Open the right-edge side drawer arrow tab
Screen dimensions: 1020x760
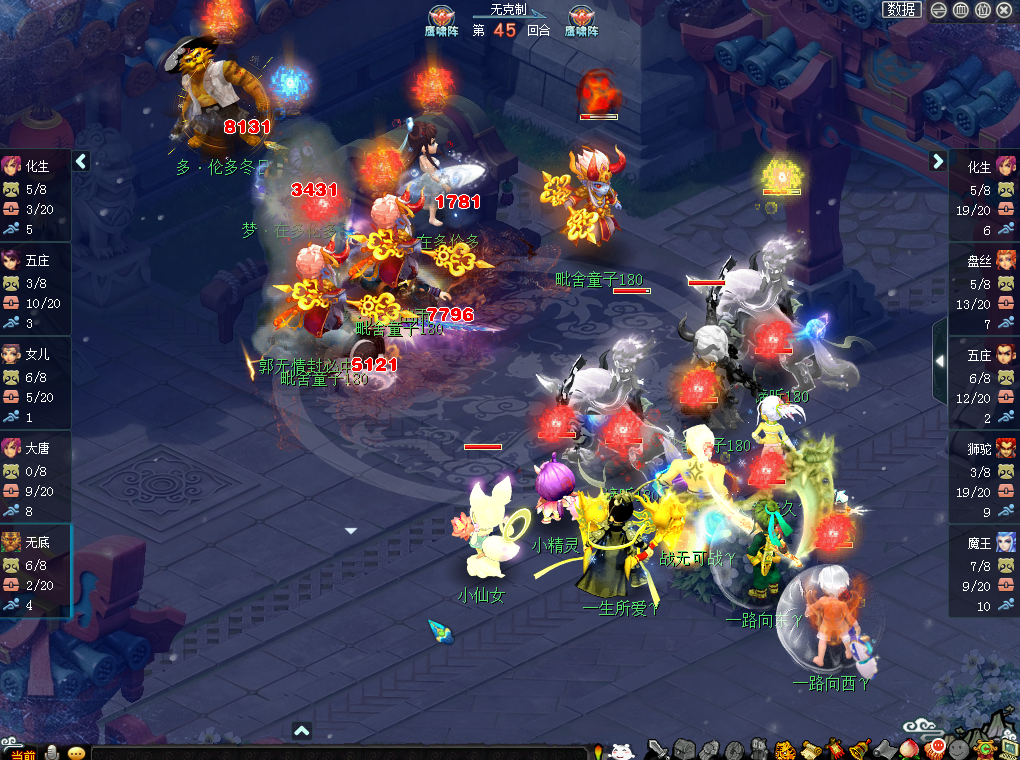(x=940, y=360)
